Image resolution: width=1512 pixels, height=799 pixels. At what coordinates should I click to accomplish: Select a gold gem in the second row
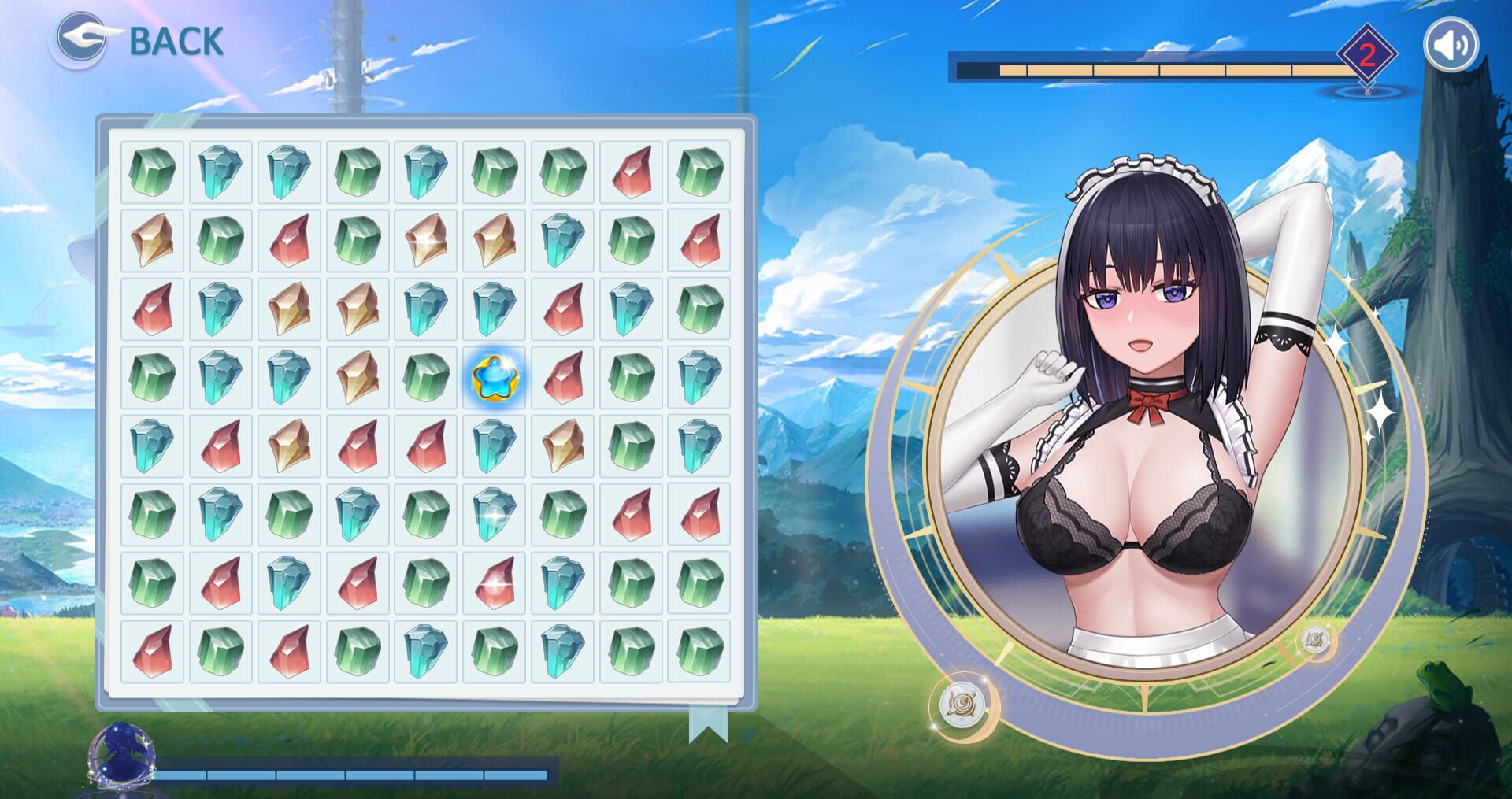[x=153, y=240]
